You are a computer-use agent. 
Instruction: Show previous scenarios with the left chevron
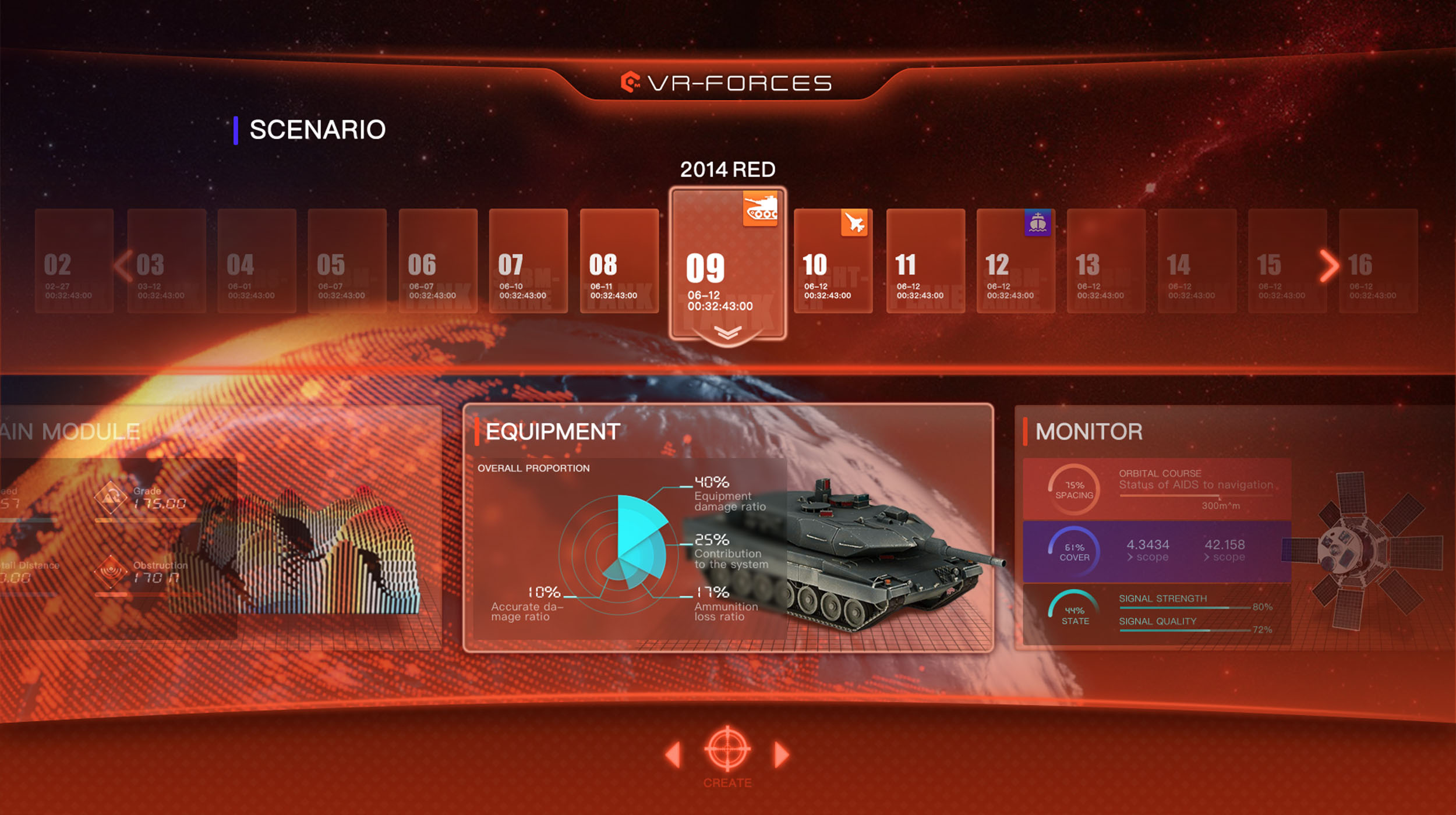pyautogui.click(x=123, y=266)
